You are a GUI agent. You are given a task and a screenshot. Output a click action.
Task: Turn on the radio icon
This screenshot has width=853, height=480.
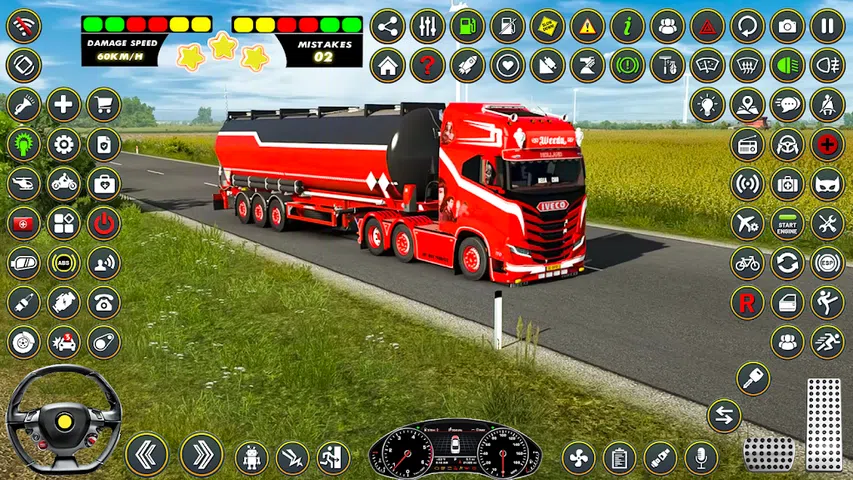pos(747,144)
